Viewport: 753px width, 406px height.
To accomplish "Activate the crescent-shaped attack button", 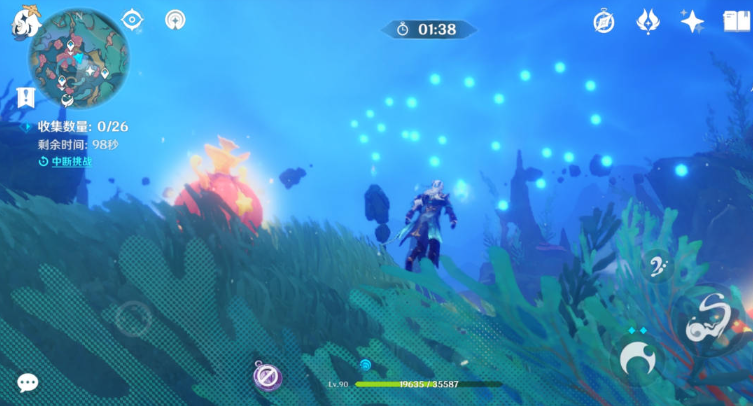I will 637,357.
